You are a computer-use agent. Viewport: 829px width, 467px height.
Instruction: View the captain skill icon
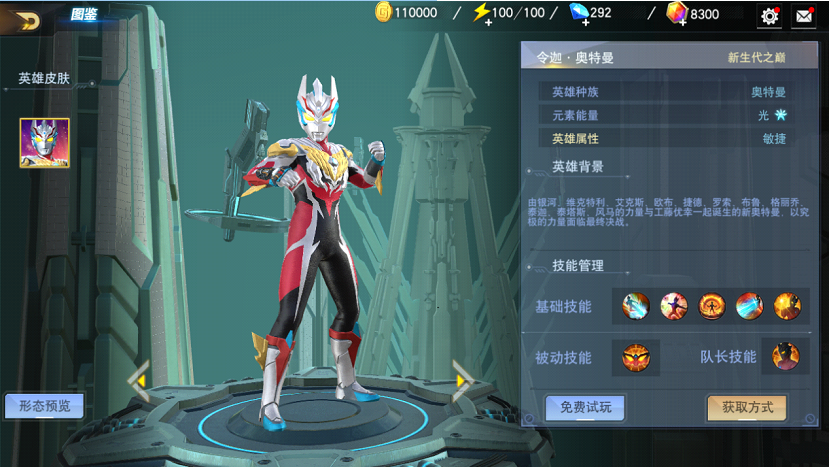click(786, 357)
